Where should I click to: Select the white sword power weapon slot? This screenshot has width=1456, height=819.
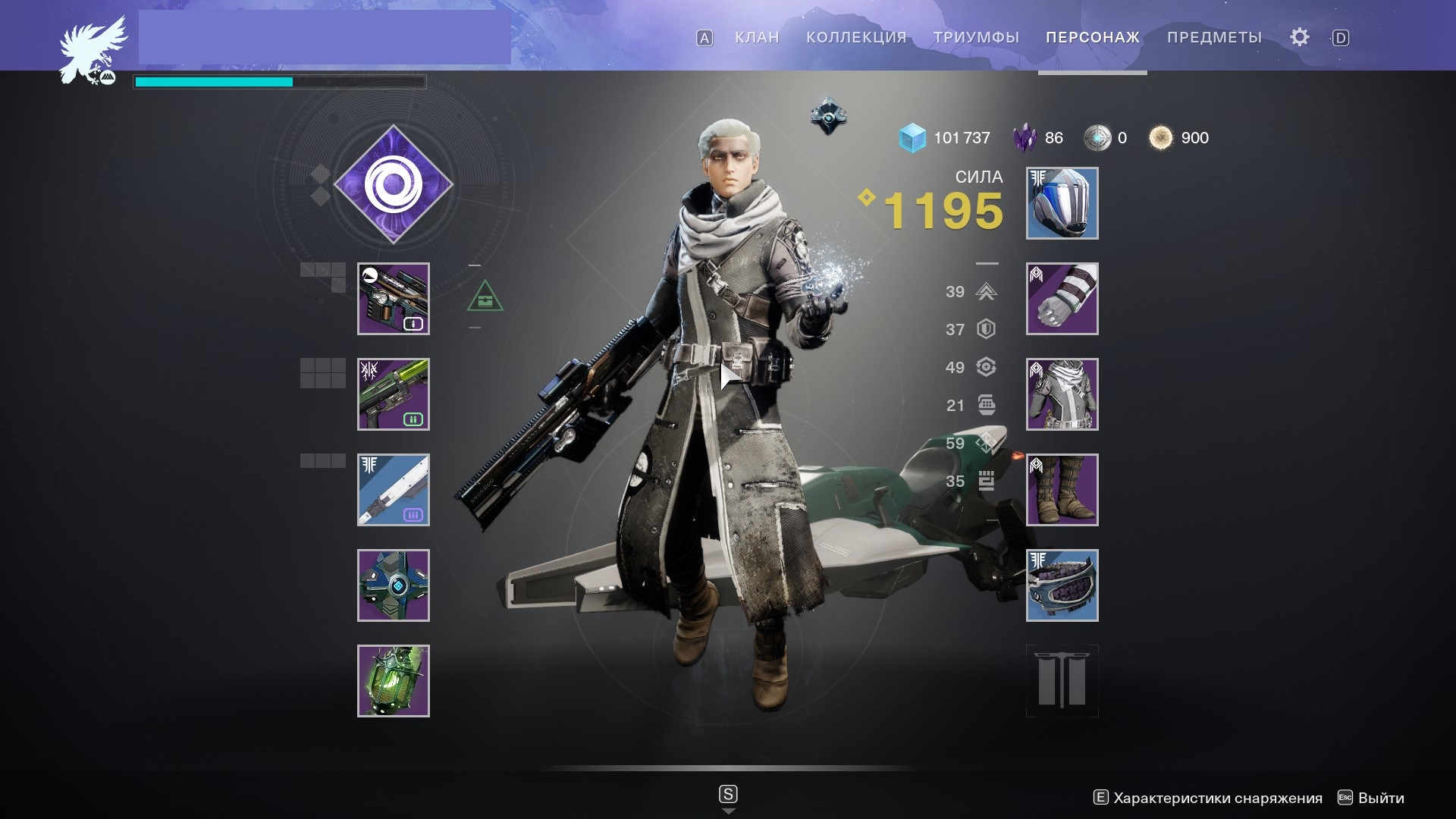coord(394,490)
